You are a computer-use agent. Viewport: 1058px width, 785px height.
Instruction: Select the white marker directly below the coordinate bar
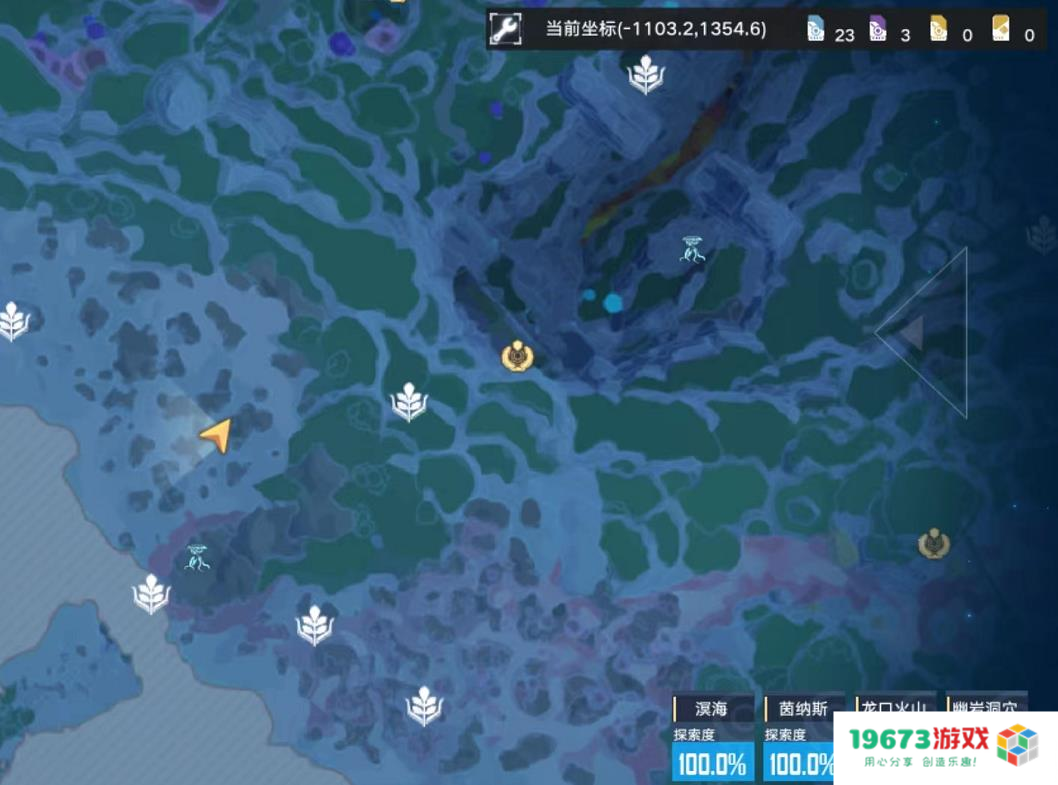click(646, 74)
